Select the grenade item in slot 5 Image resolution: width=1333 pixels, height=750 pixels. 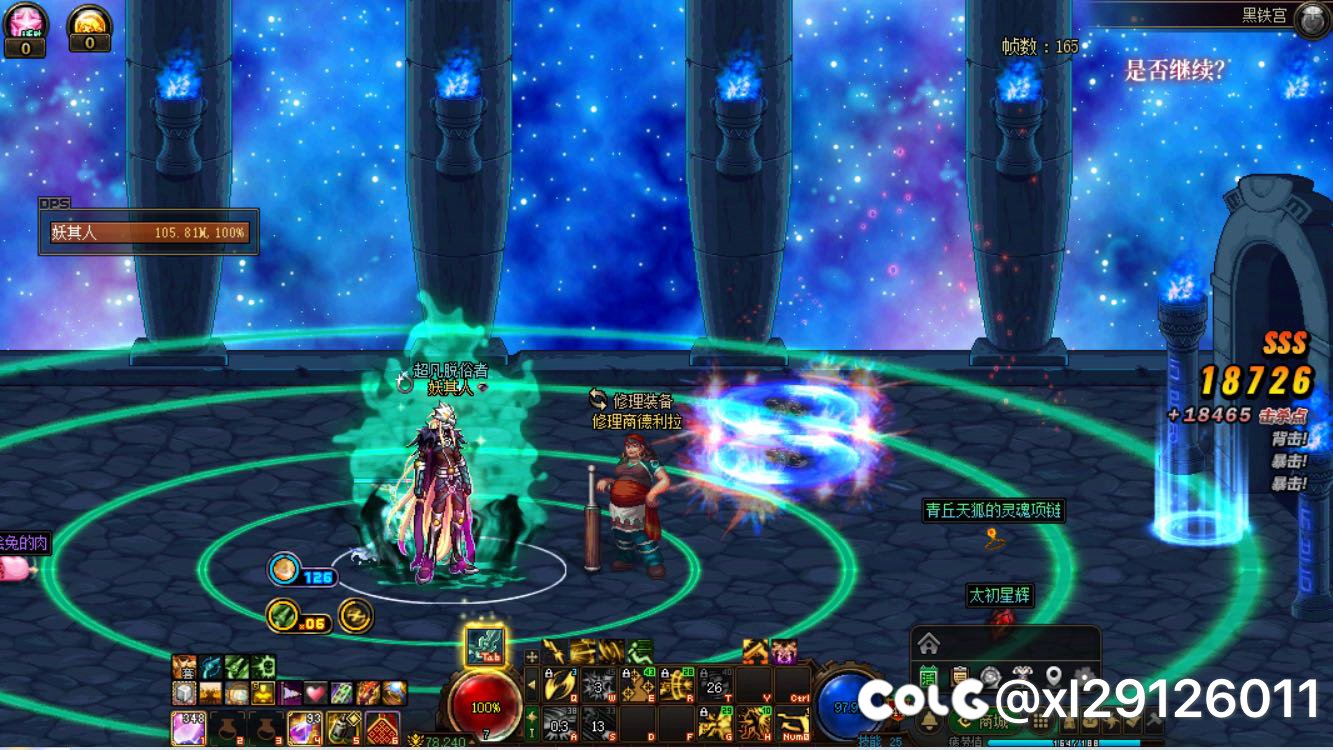(342, 727)
